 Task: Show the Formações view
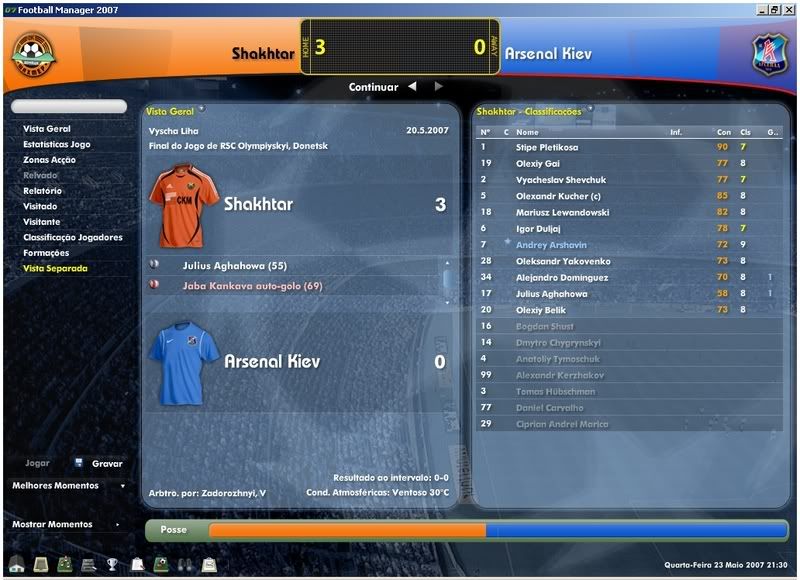[x=46, y=253]
